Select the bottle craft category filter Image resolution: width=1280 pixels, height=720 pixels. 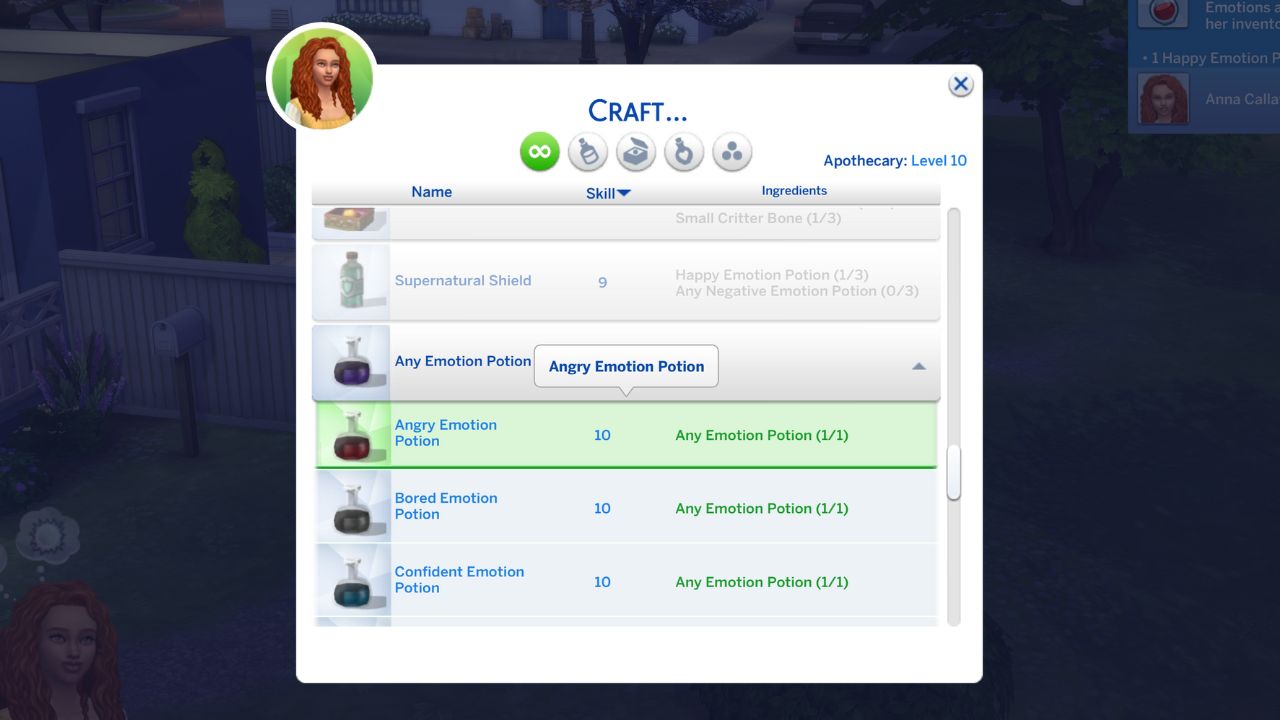(587, 151)
